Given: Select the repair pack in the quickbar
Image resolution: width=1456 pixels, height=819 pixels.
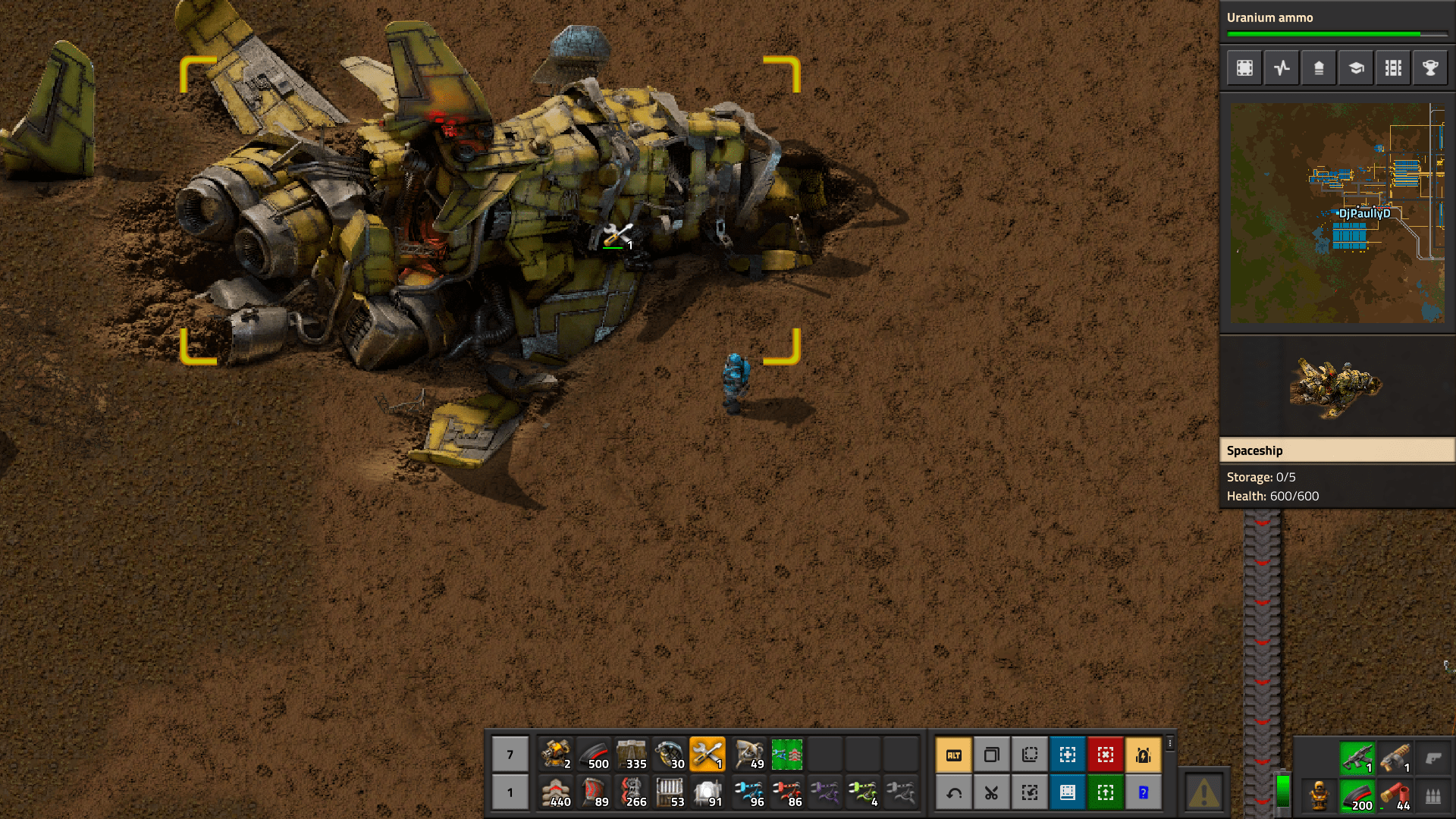Looking at the screenshot, I should coord(709,755).
